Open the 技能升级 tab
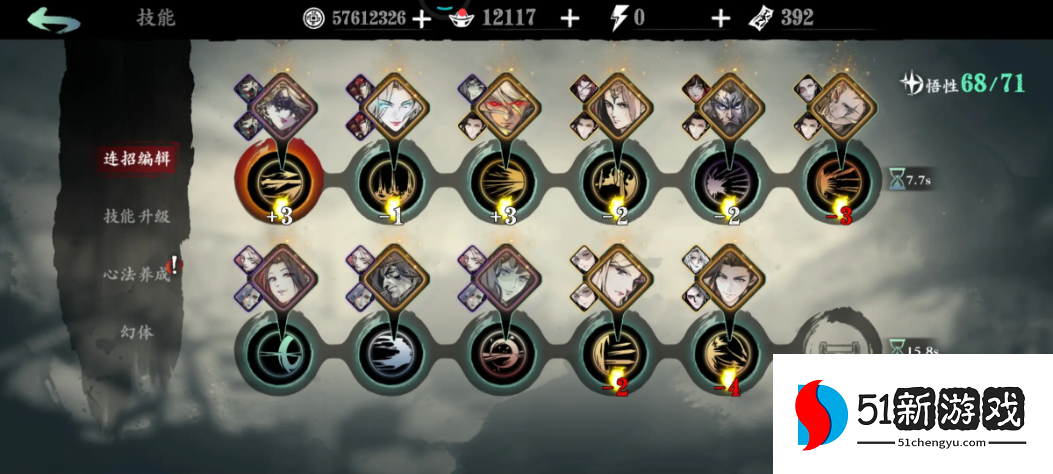Screen dimensions: 1053x474 [136, 216]
